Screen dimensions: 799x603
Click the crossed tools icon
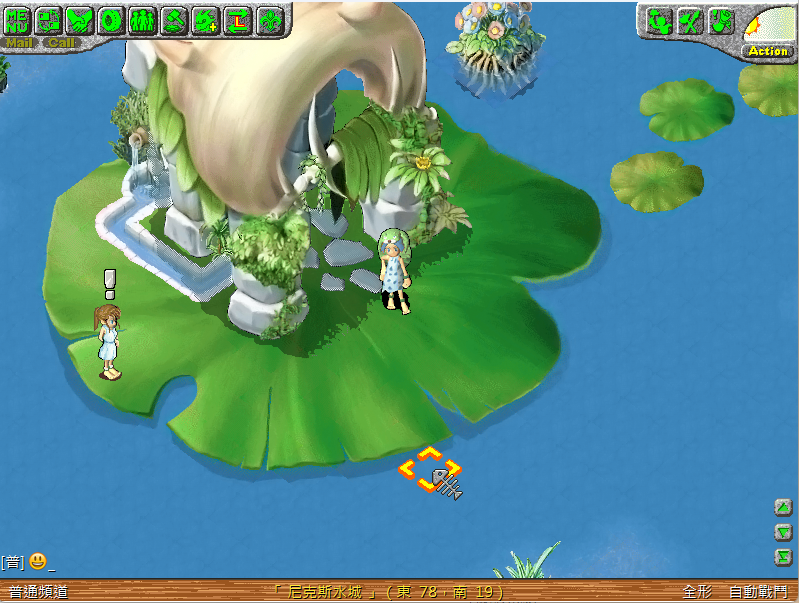point(690,21)
